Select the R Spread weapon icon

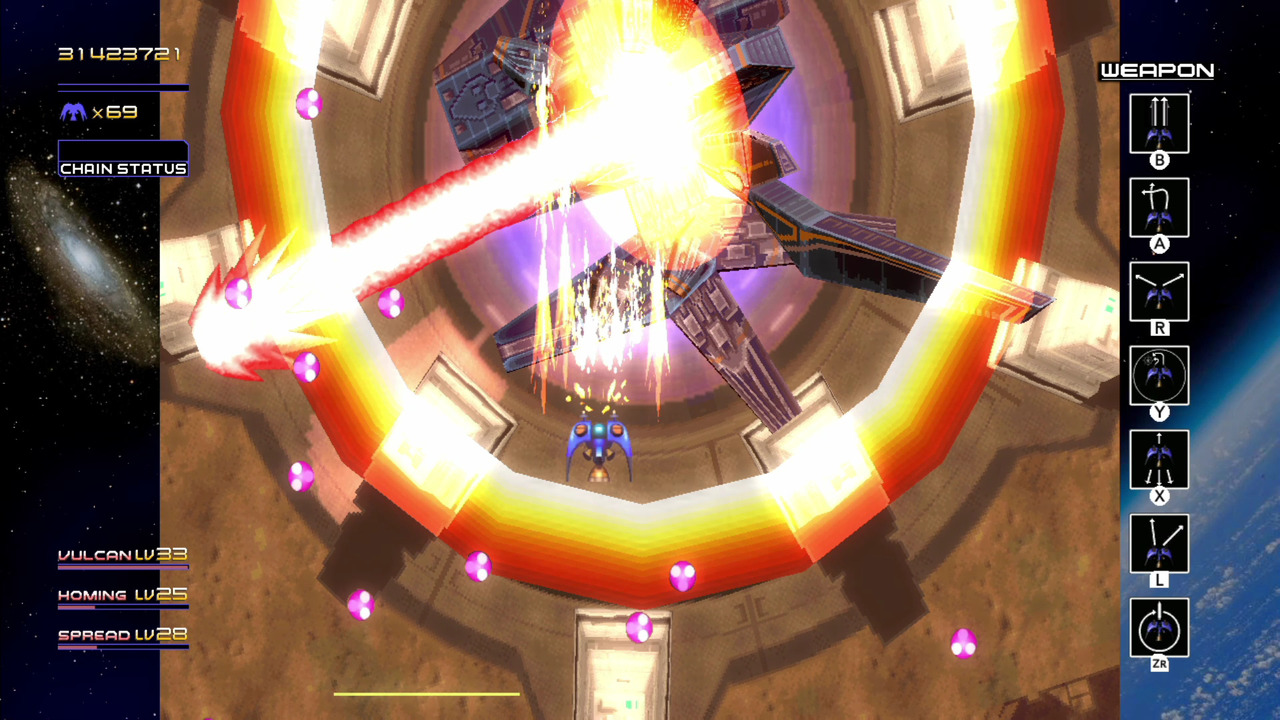[1159, 292]
